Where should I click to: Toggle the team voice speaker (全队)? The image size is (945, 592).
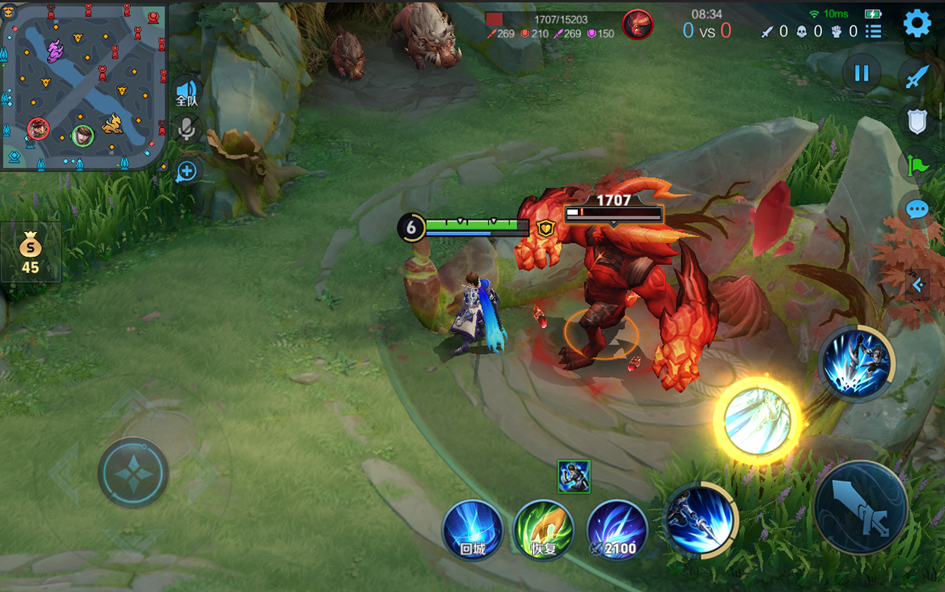187,94
